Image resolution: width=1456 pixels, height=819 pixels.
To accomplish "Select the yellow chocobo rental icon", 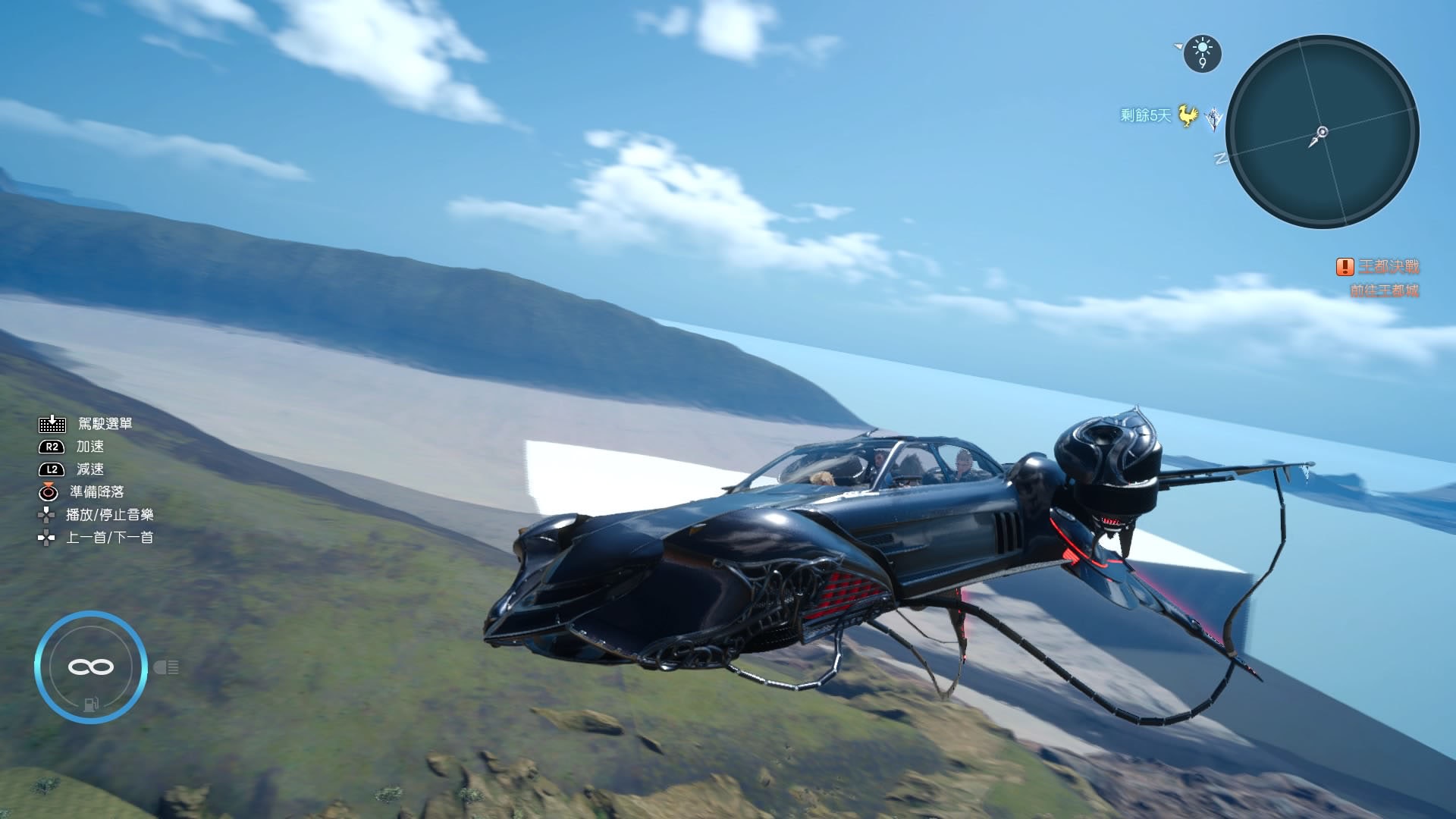I will click(x=1188, y=116).
